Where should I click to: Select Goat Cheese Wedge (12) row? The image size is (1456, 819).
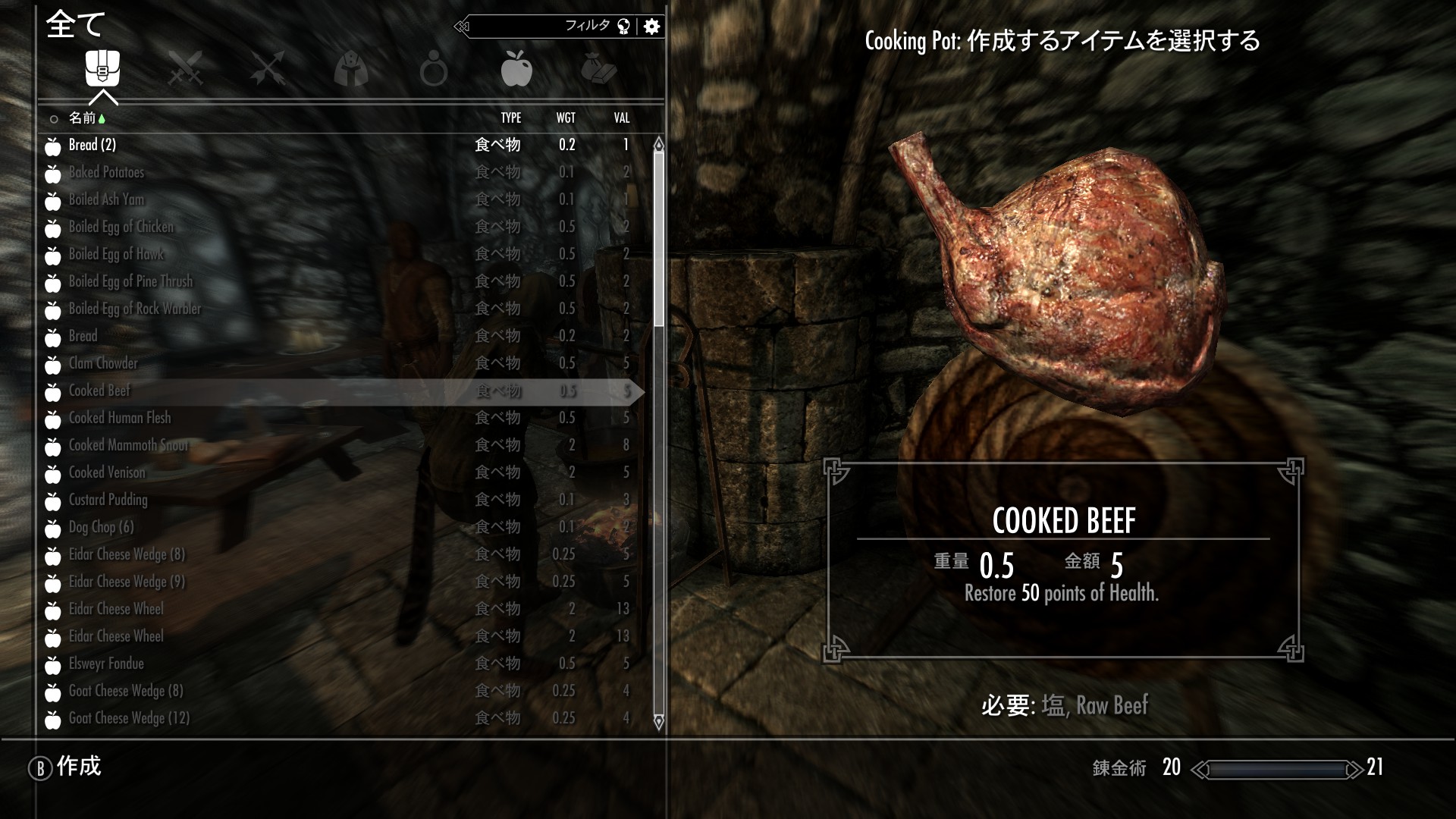click(129, 718)
